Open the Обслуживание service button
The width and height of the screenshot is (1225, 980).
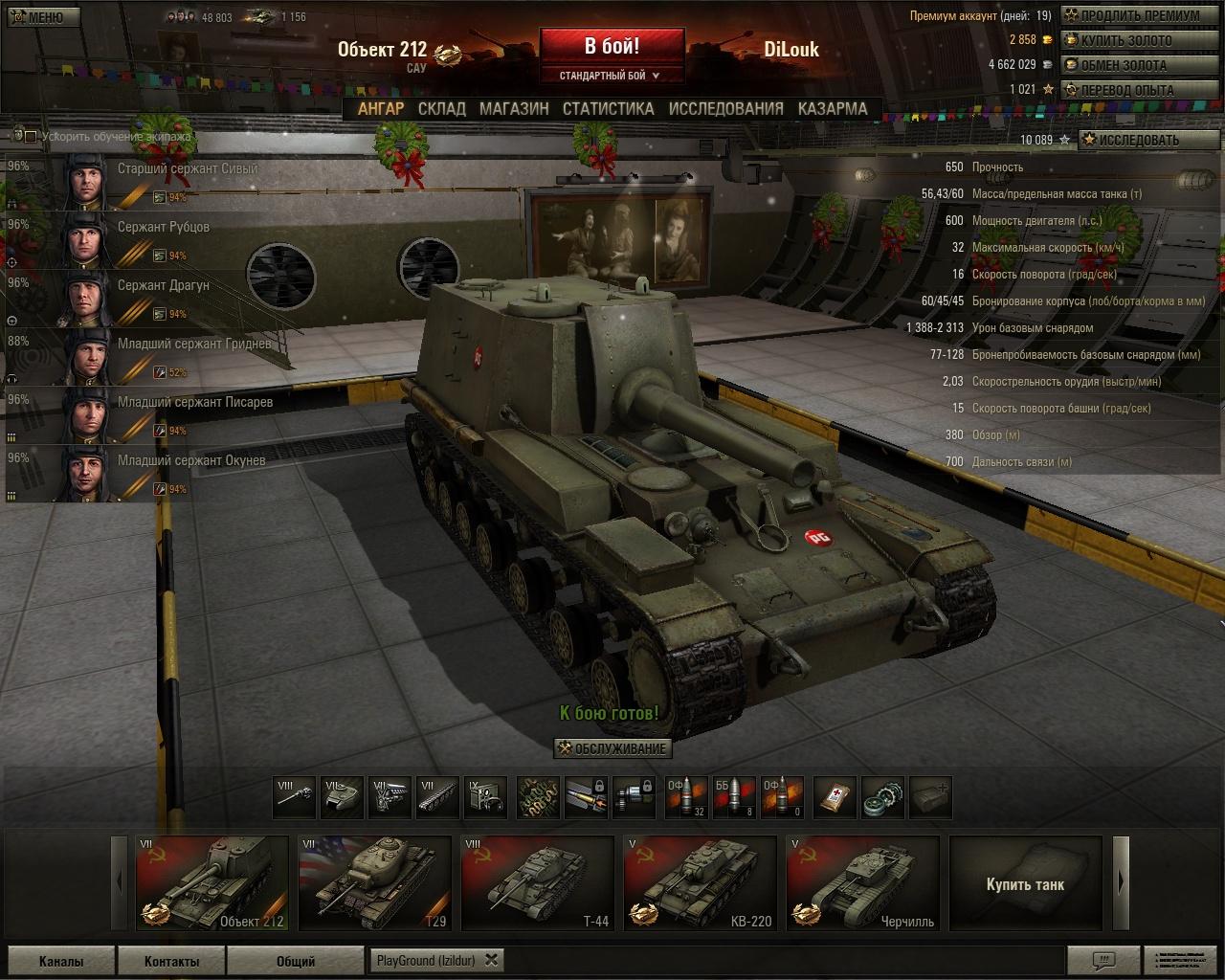click(x=612, y=748)
